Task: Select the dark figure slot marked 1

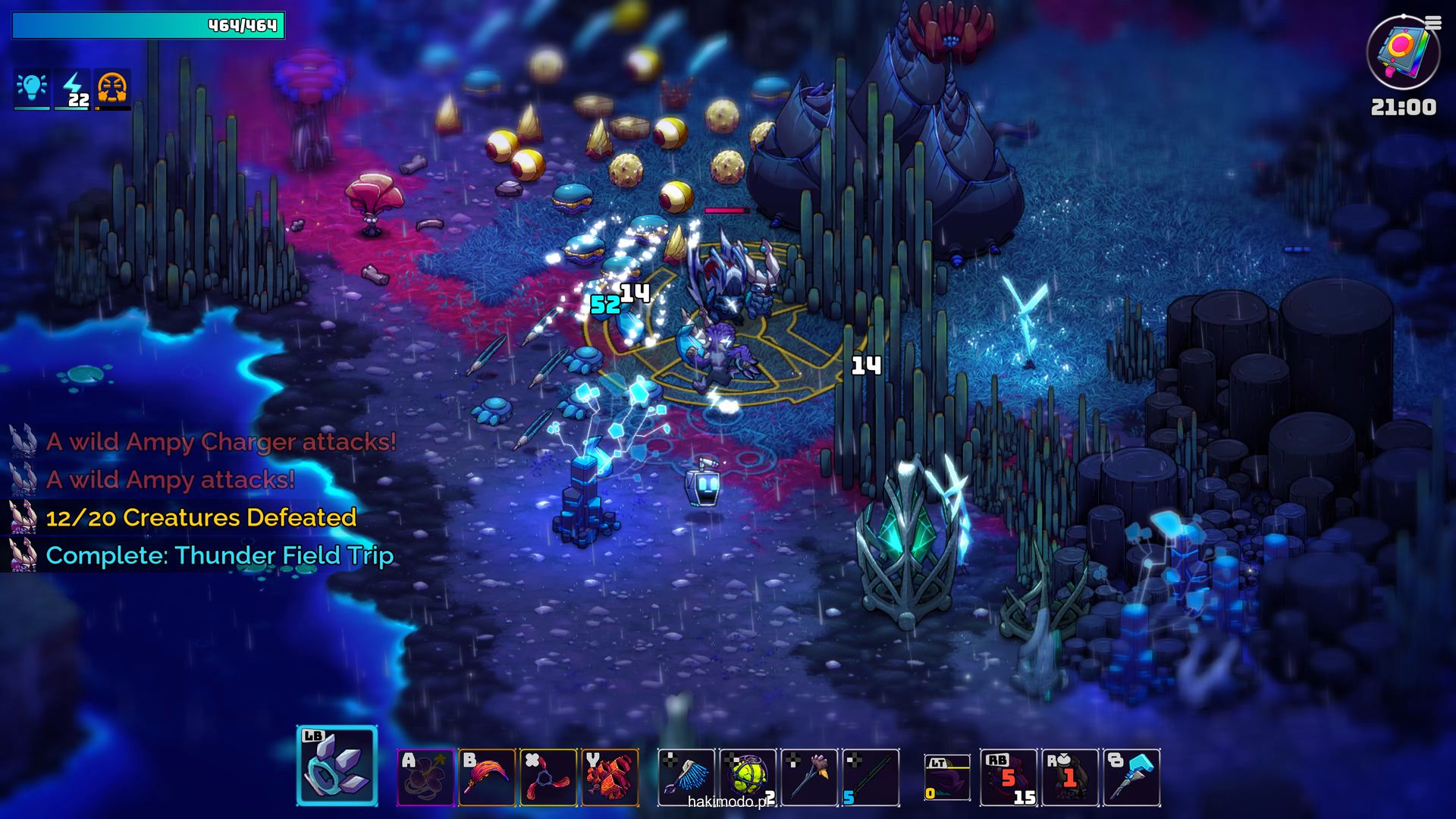Action: pos(1070,777)
